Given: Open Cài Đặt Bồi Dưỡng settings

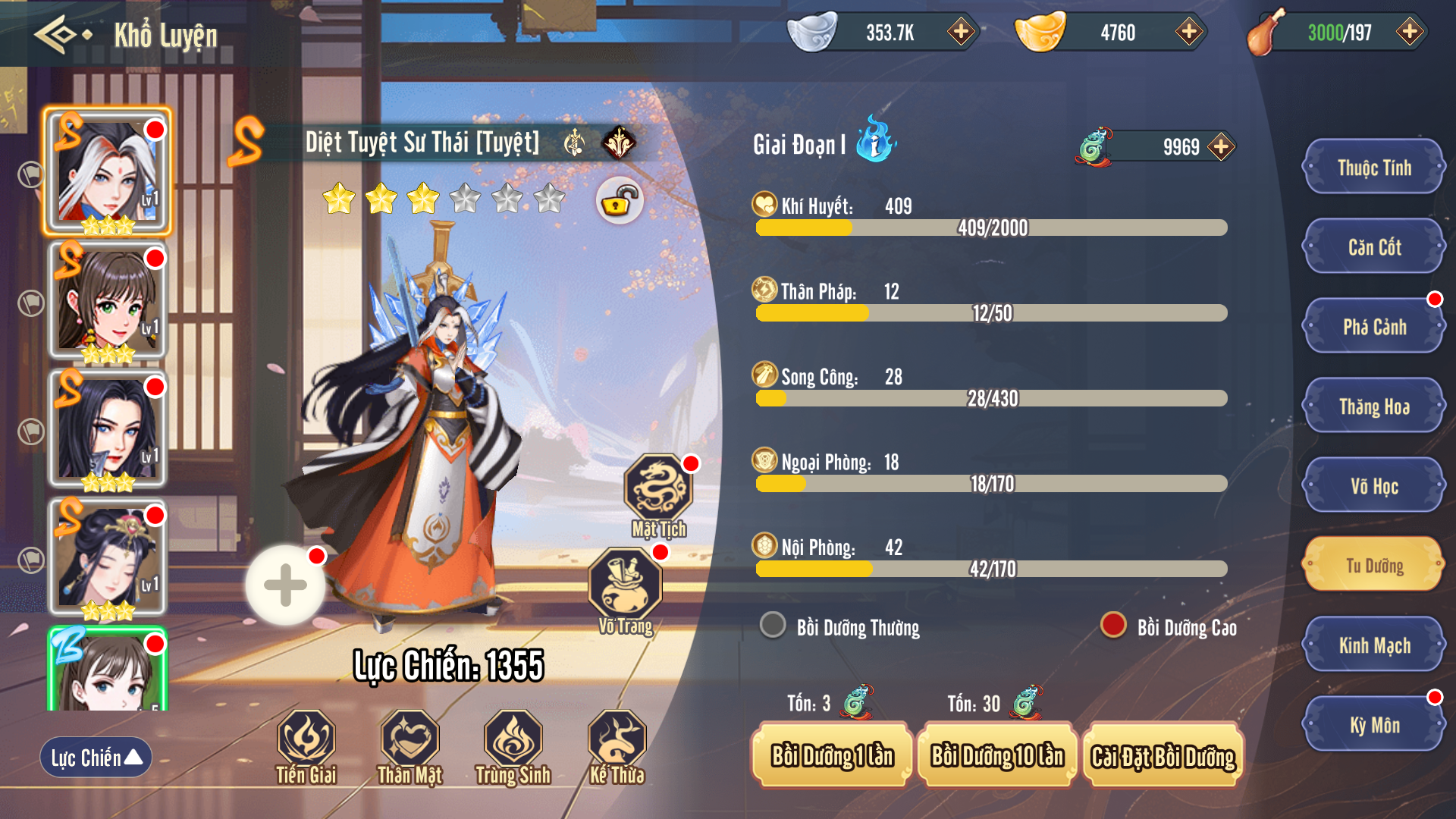Looking at the screenshot, I should [1163, 755].
